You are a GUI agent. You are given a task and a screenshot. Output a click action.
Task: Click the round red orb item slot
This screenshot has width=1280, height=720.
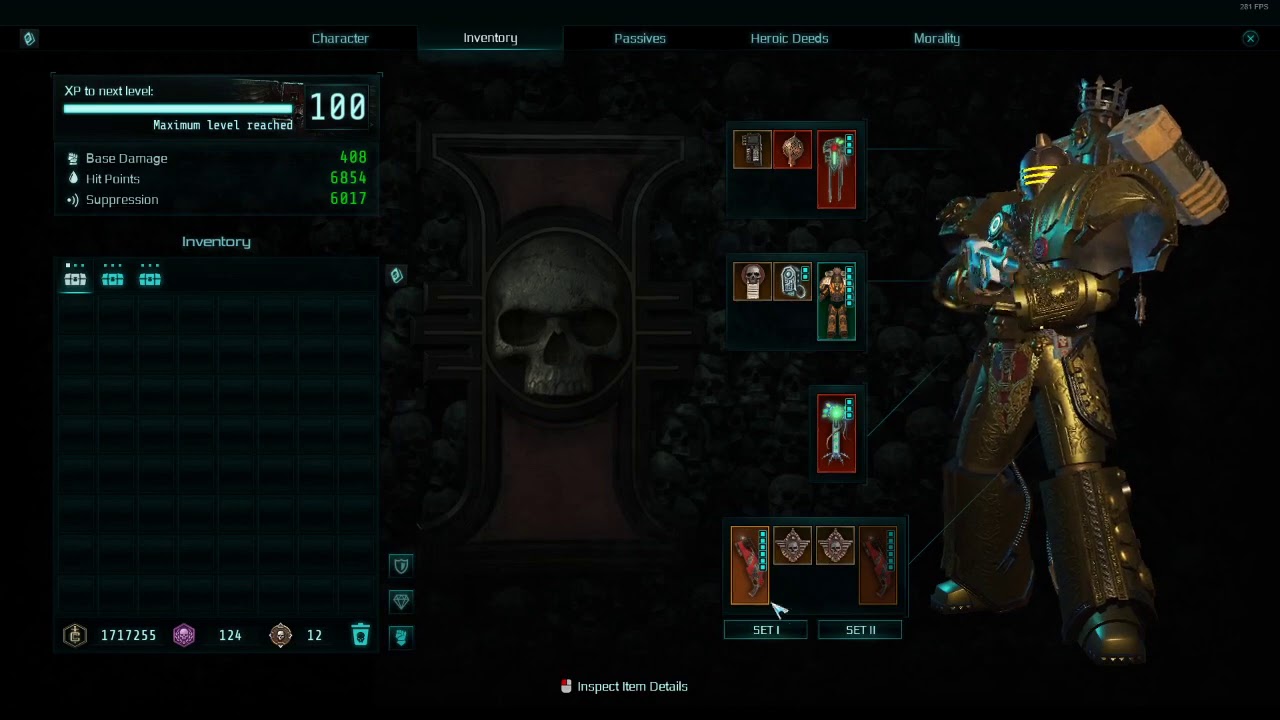click(x=792, y=150)
